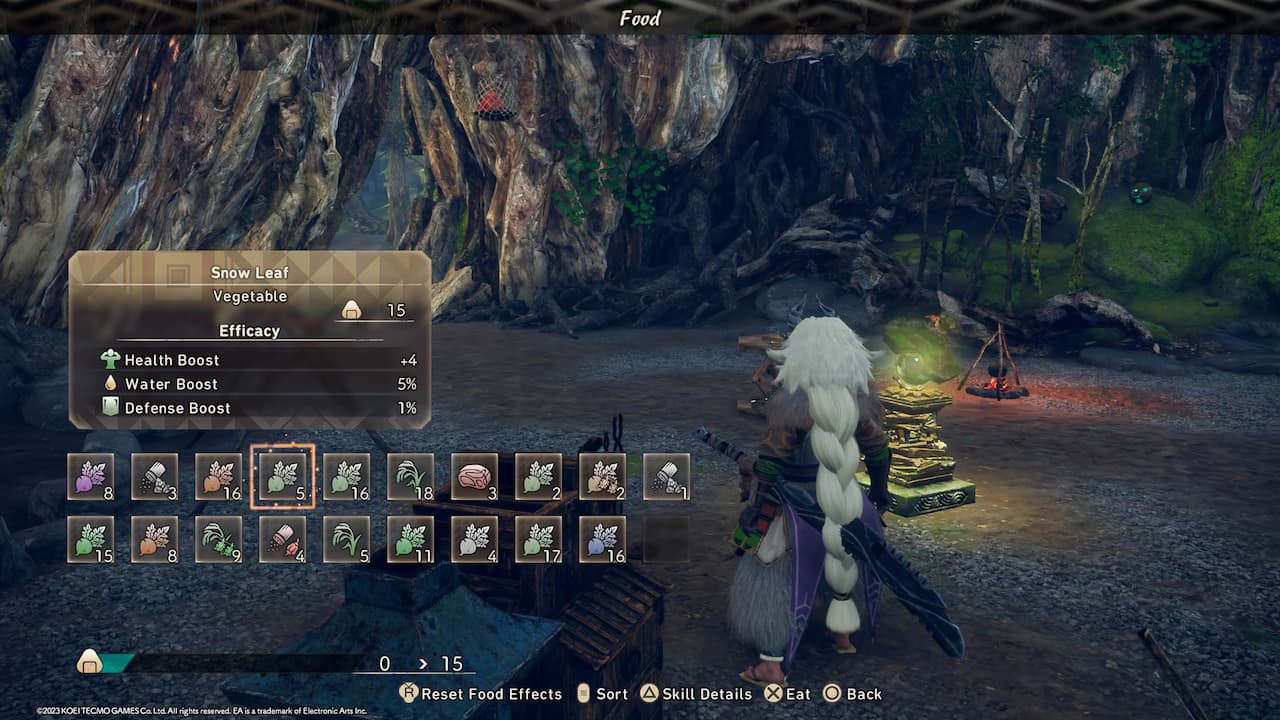
Task: Pick the green vegetable stack of 16
Action: pos(347,476)
